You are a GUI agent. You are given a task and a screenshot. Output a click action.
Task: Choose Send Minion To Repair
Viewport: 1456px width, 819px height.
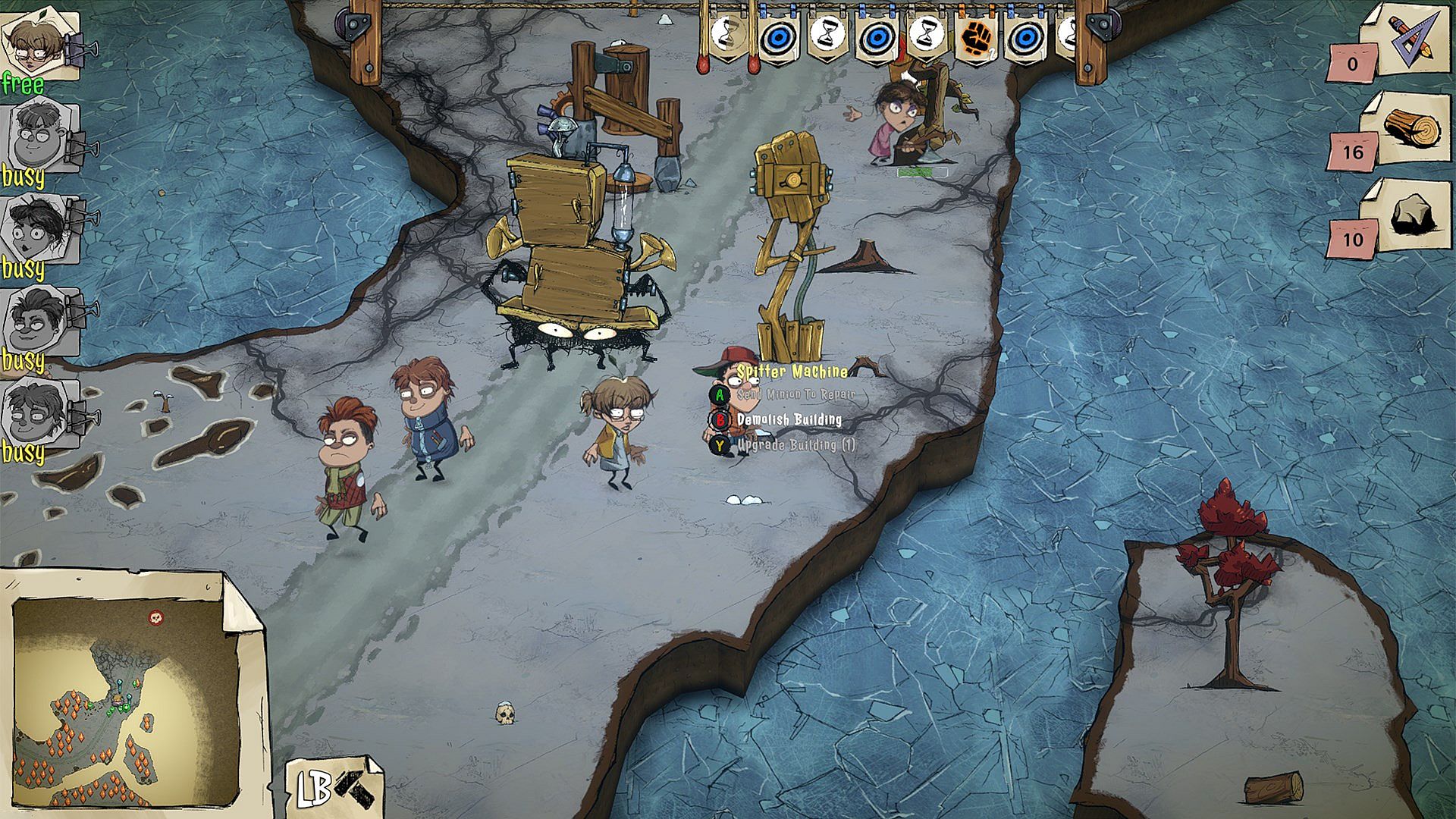795,395
